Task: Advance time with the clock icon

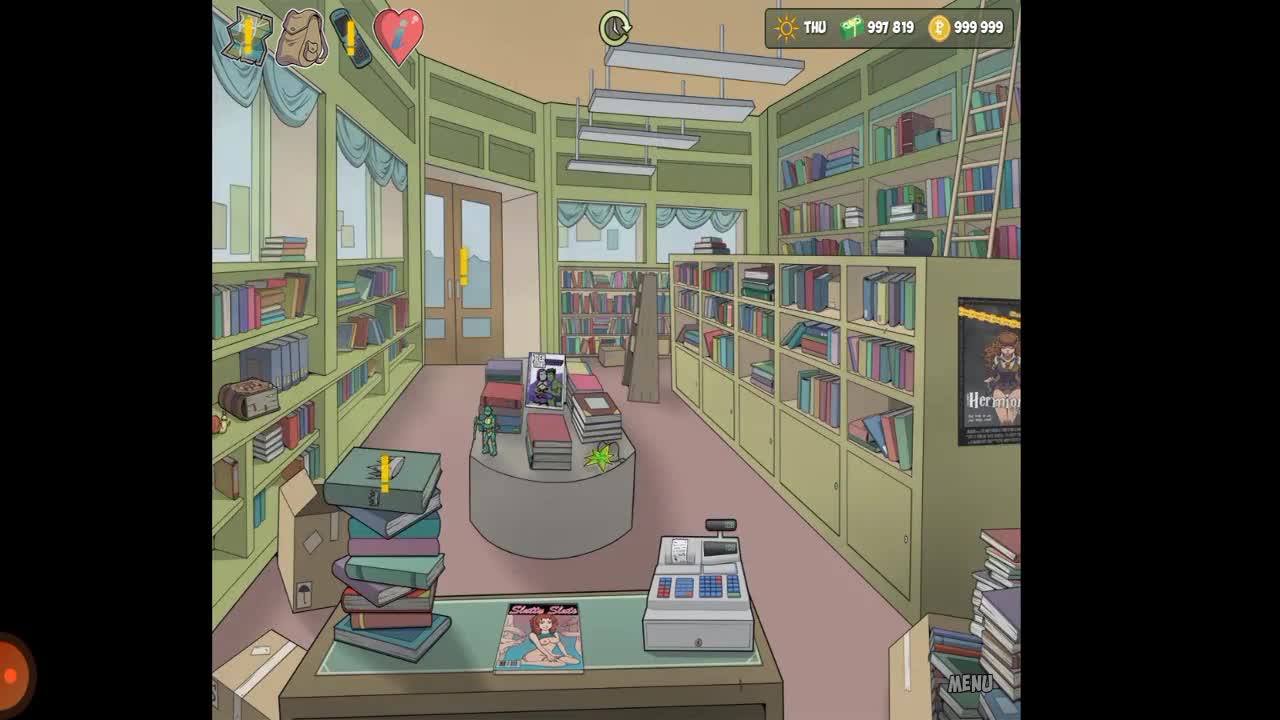Action: (x=615, y=28)
